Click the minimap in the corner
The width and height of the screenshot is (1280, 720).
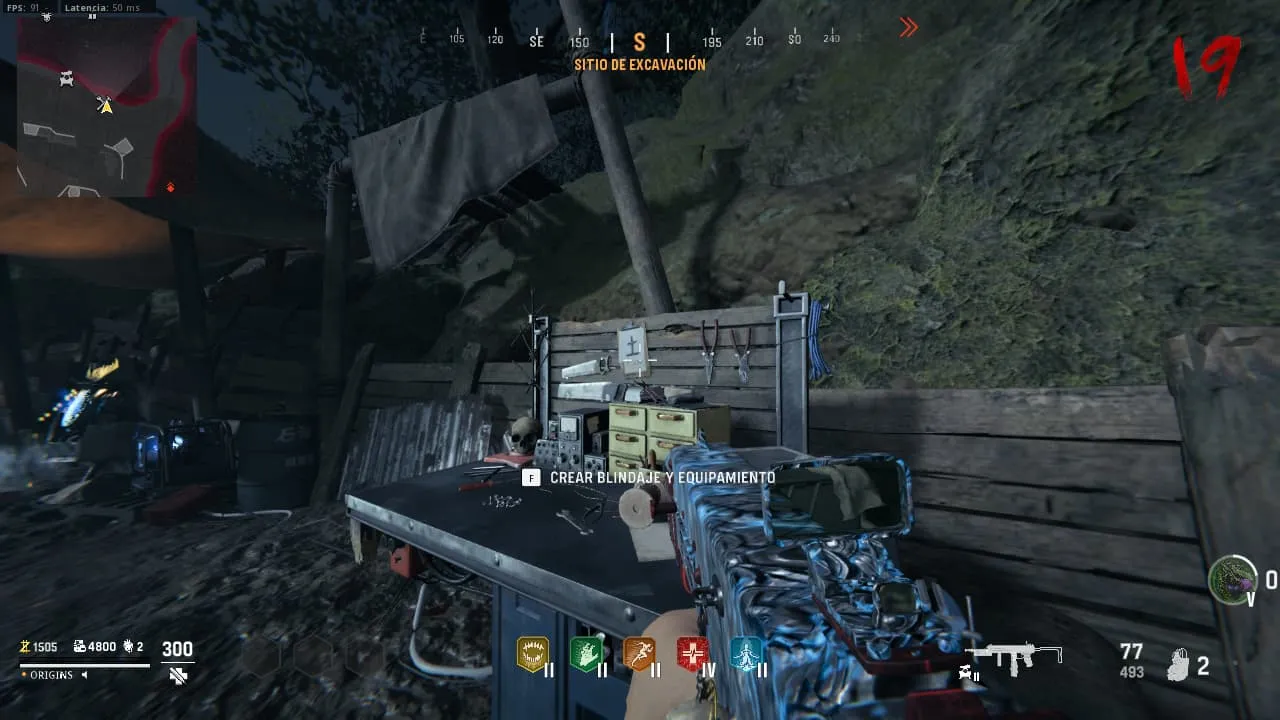106,106
